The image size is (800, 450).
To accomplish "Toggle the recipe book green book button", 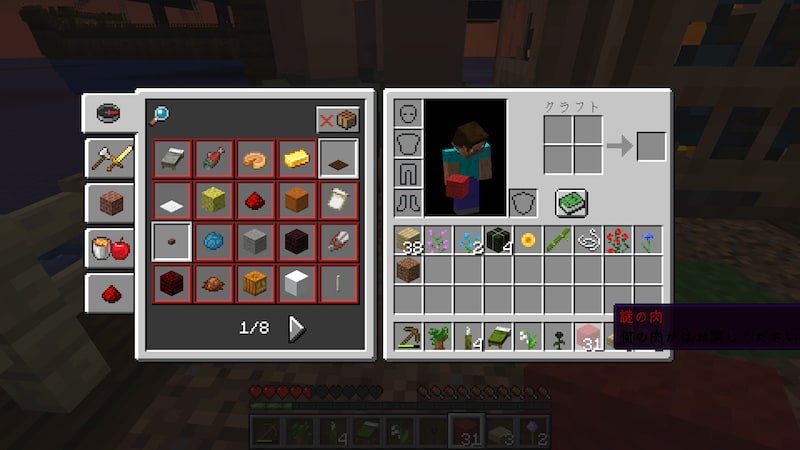I will pos(571,203).
